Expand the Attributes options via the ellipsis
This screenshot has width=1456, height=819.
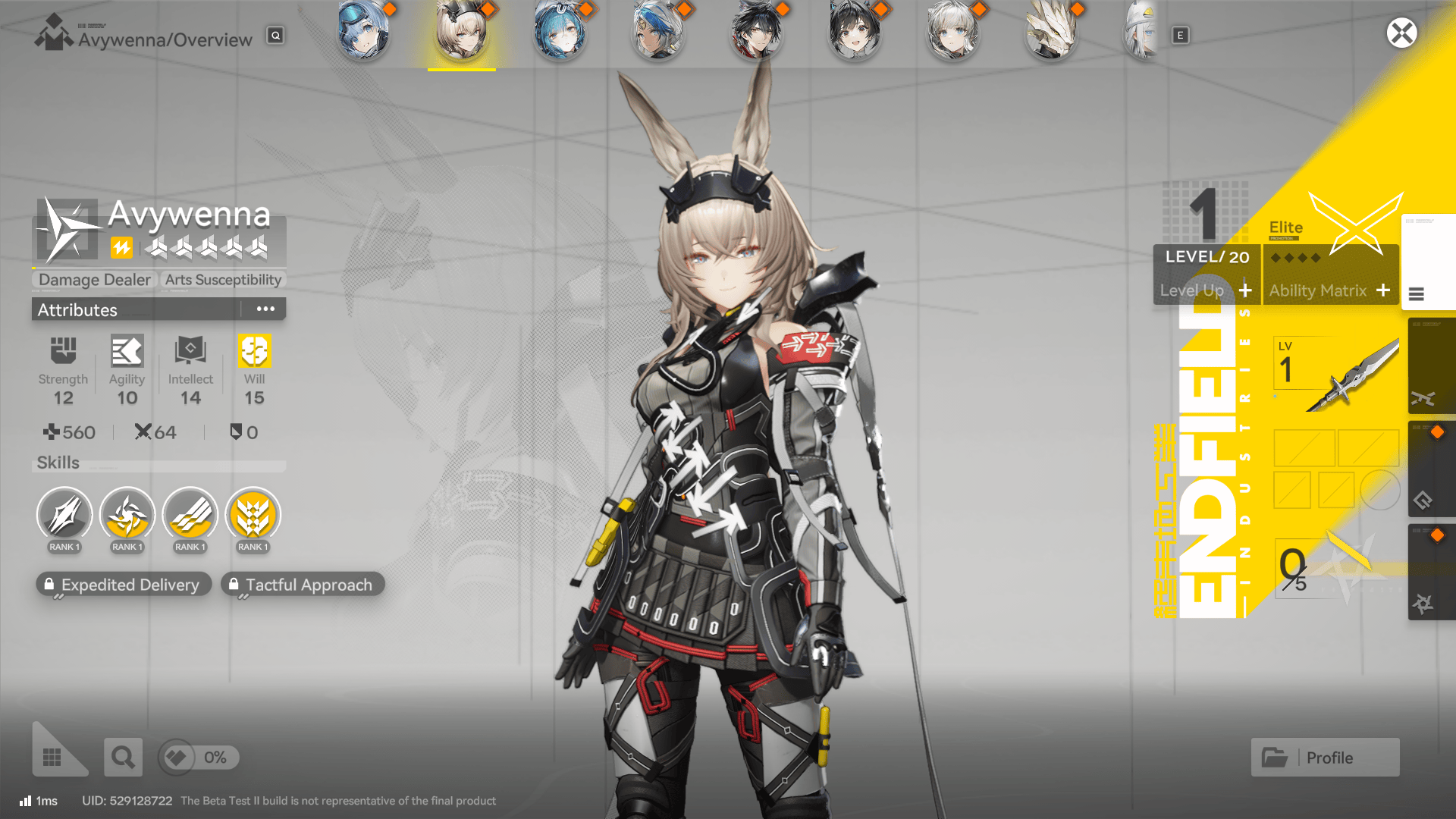coord(265,308)
